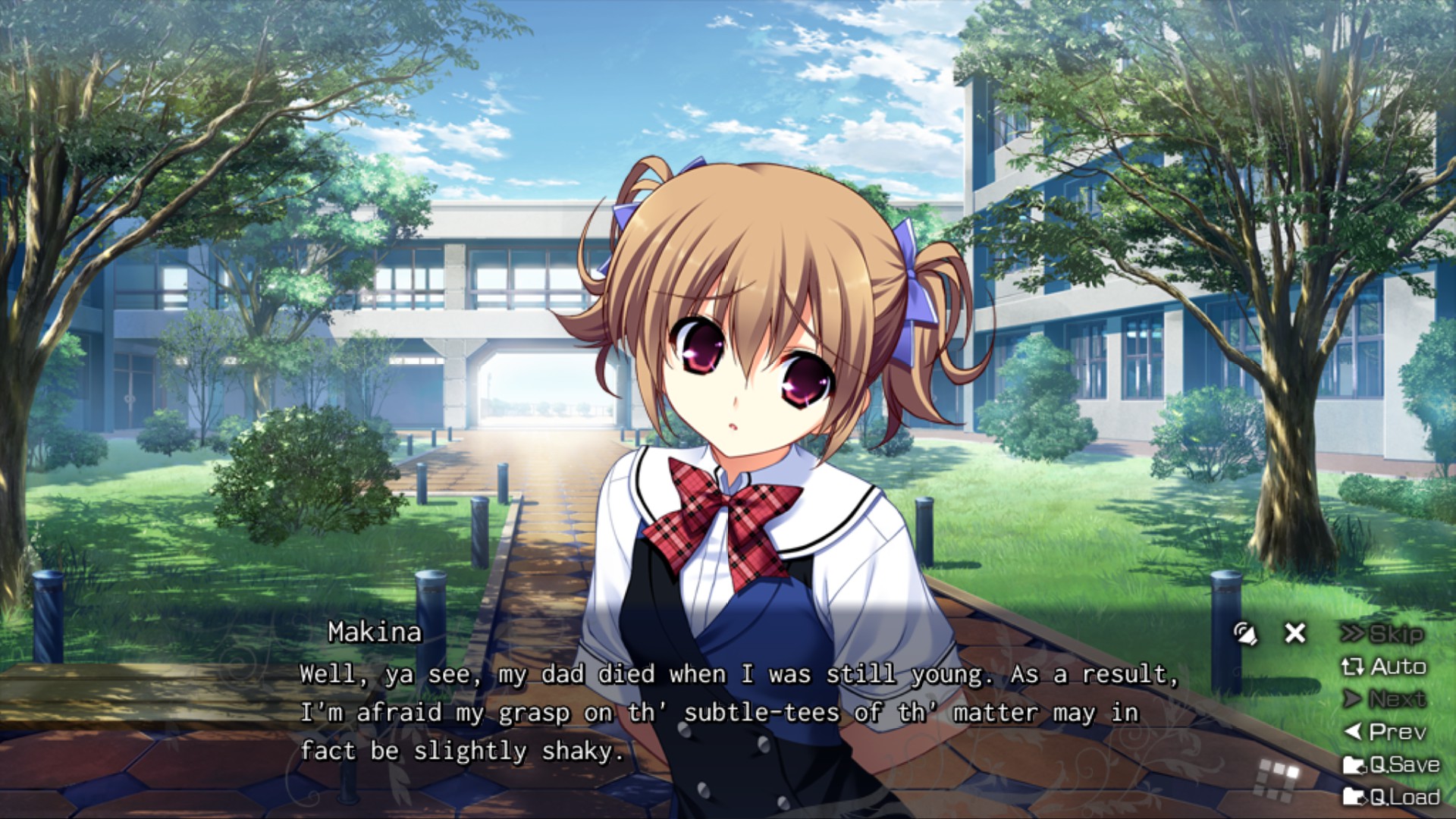
Task: Quick load with Q.Load
Action: (x=1391, y=797)
